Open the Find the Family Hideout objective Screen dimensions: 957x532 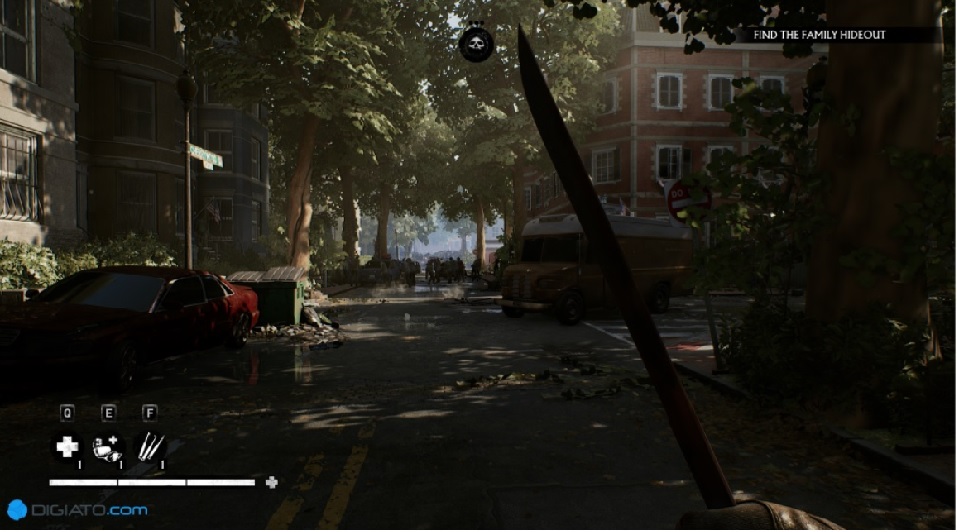[833, 35]
